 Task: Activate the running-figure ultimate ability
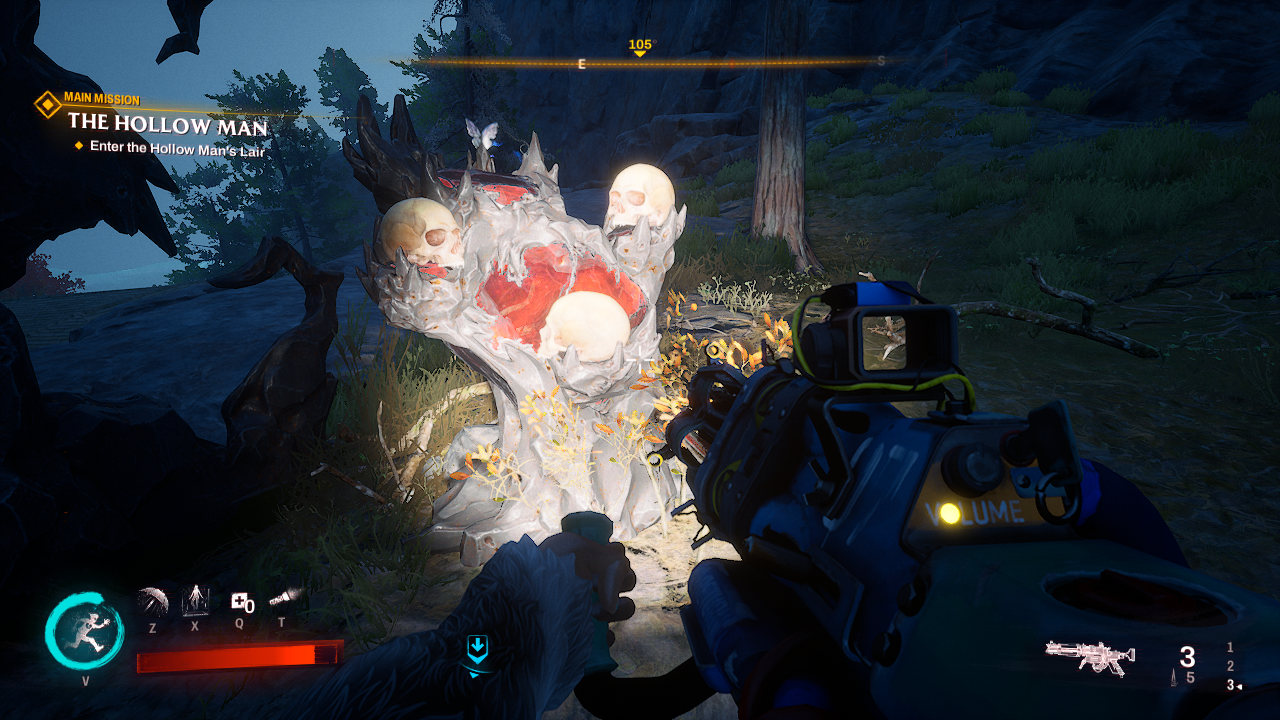pos(84,632)
